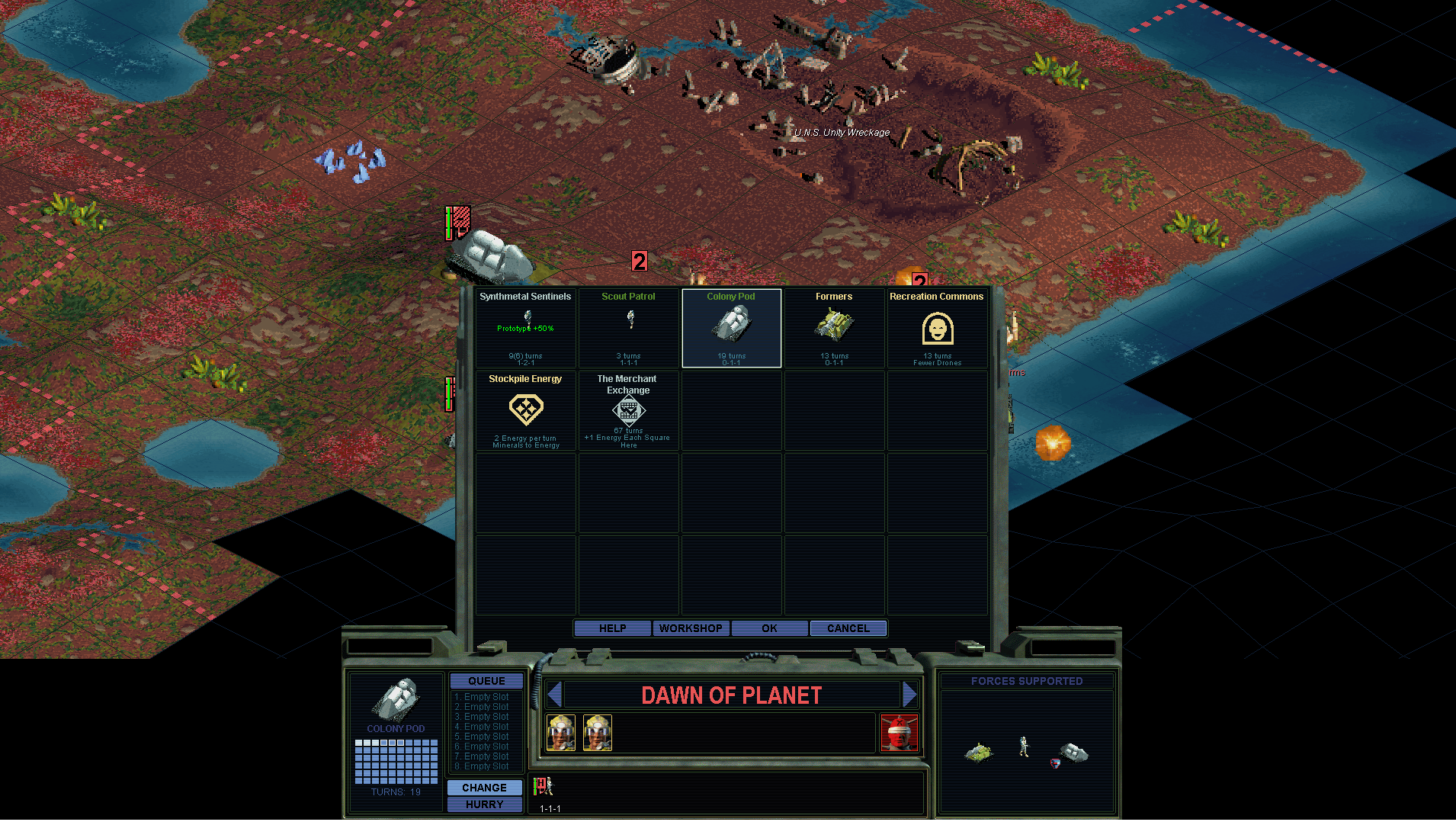Click the Queue button
The height and width of the screenshot is (822, 1456).
[486, 681]
